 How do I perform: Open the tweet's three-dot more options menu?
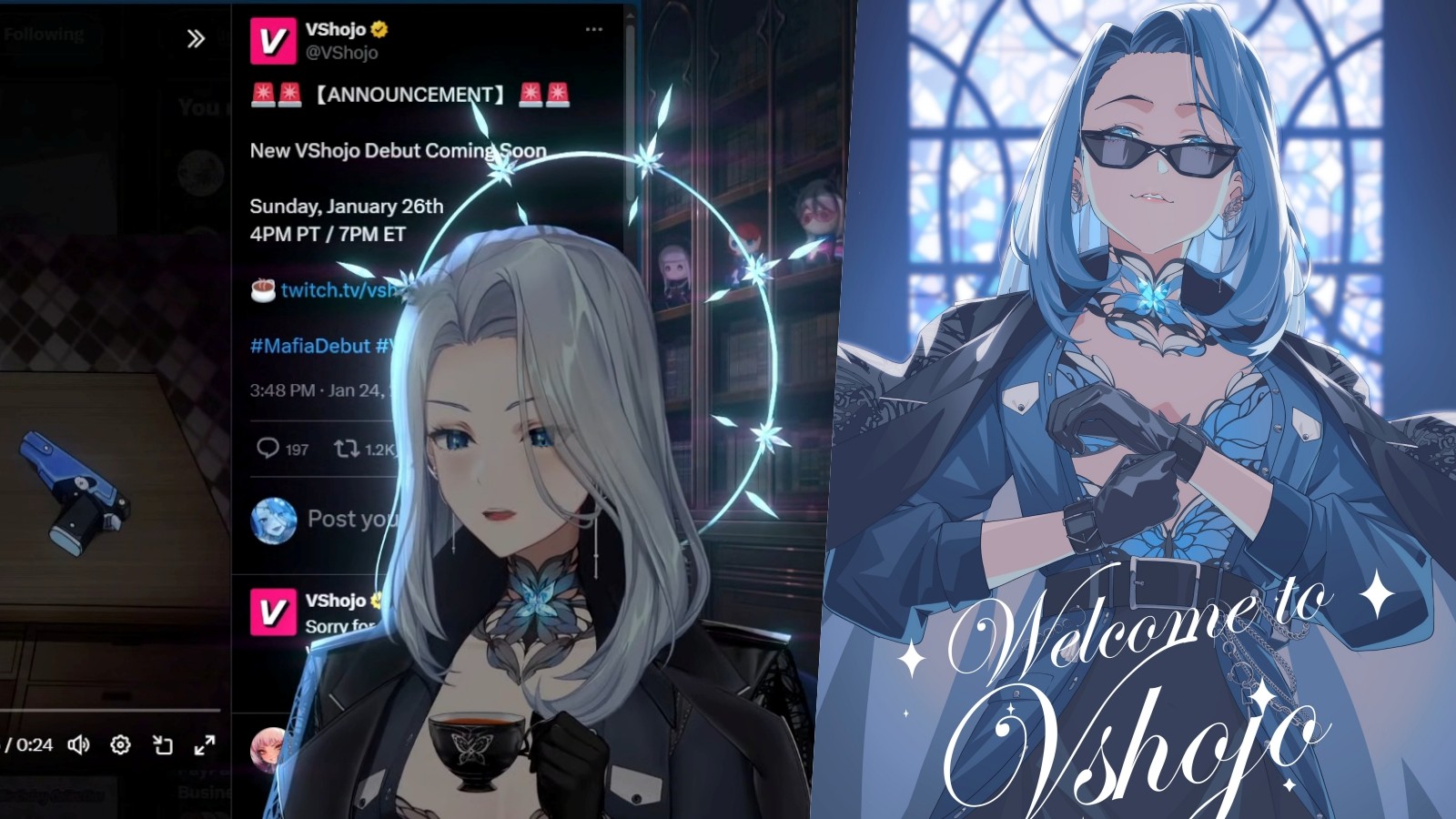[596, 27]
